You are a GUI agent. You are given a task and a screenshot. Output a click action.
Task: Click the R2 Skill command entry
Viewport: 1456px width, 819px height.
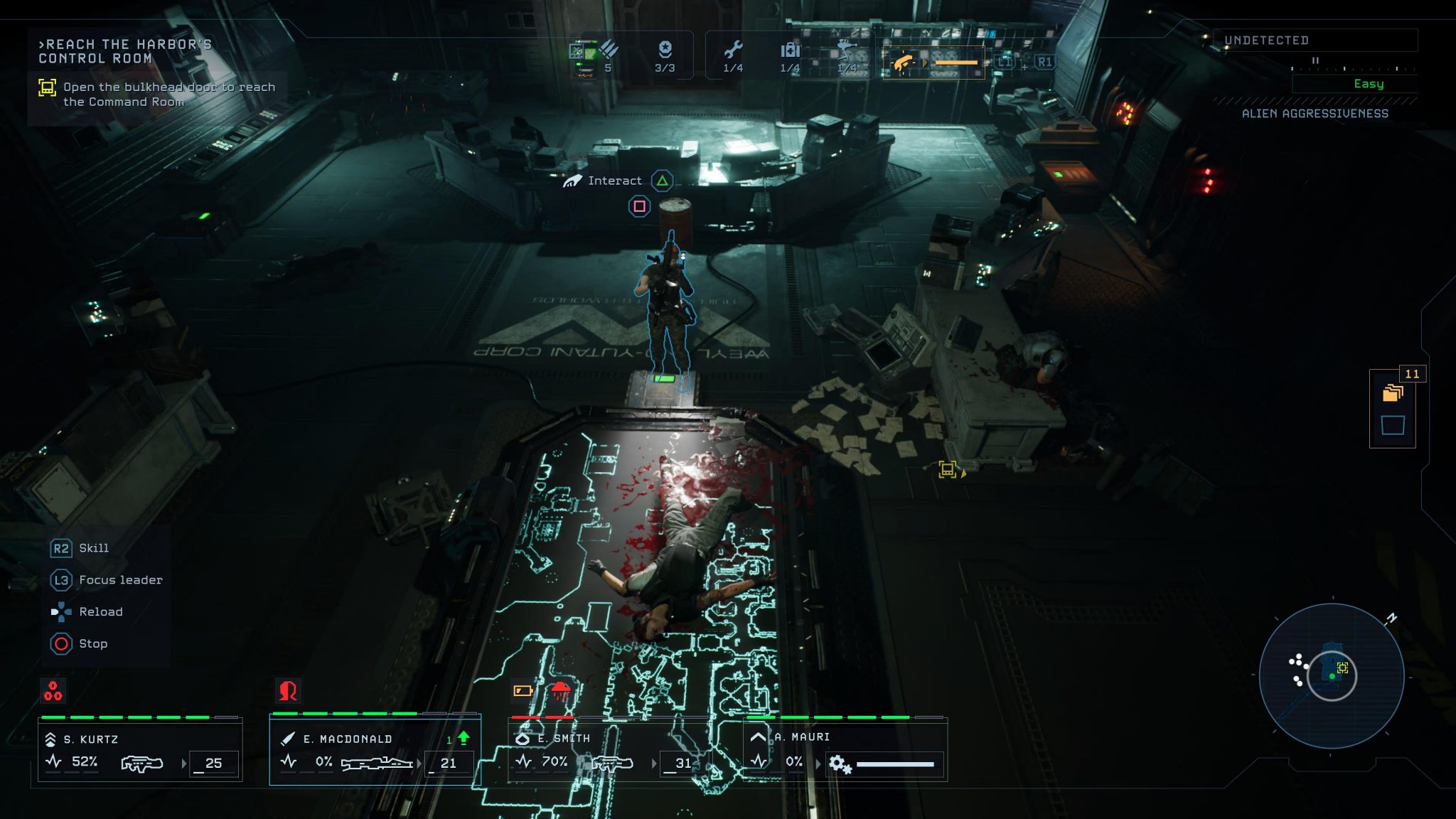point(78,548)
